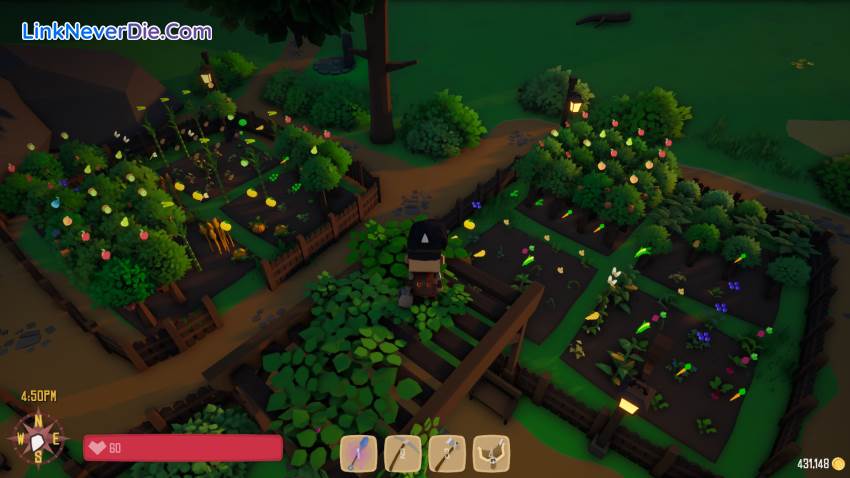
Task: Click the compass rose icon
Action: pyautogui.click(x=38, y=440)
